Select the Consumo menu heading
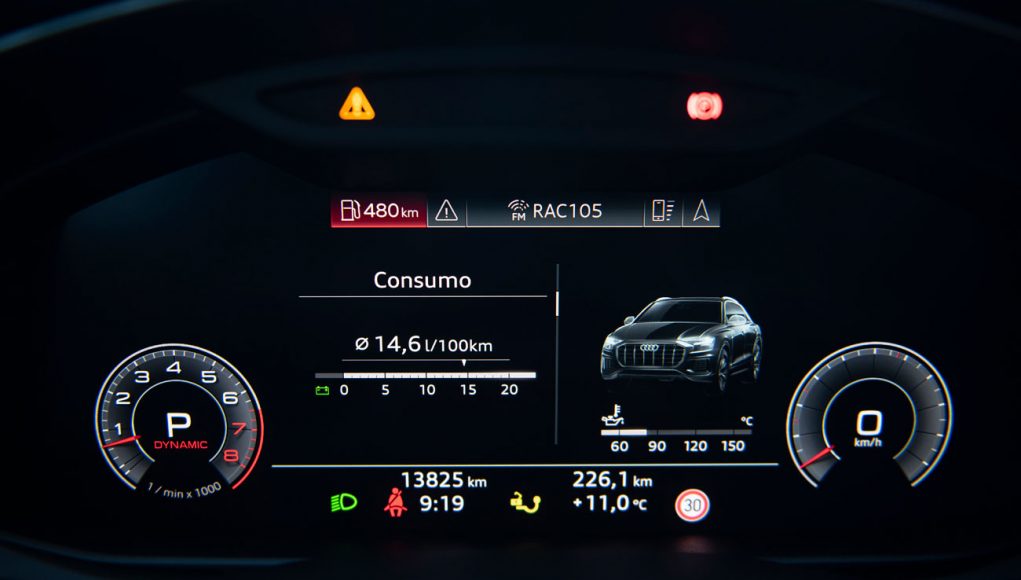 422,281
